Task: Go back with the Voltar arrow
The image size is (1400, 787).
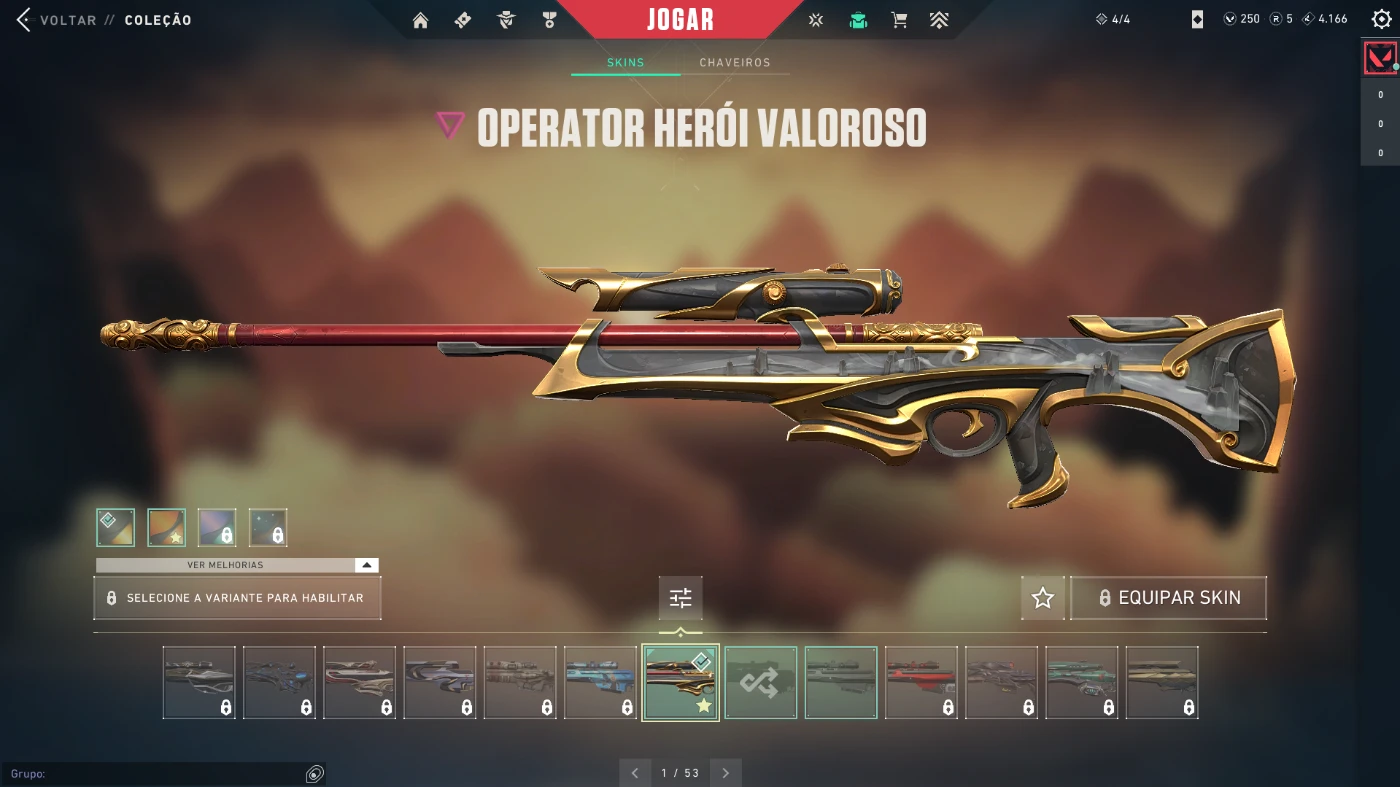Action: coord(24,20)
